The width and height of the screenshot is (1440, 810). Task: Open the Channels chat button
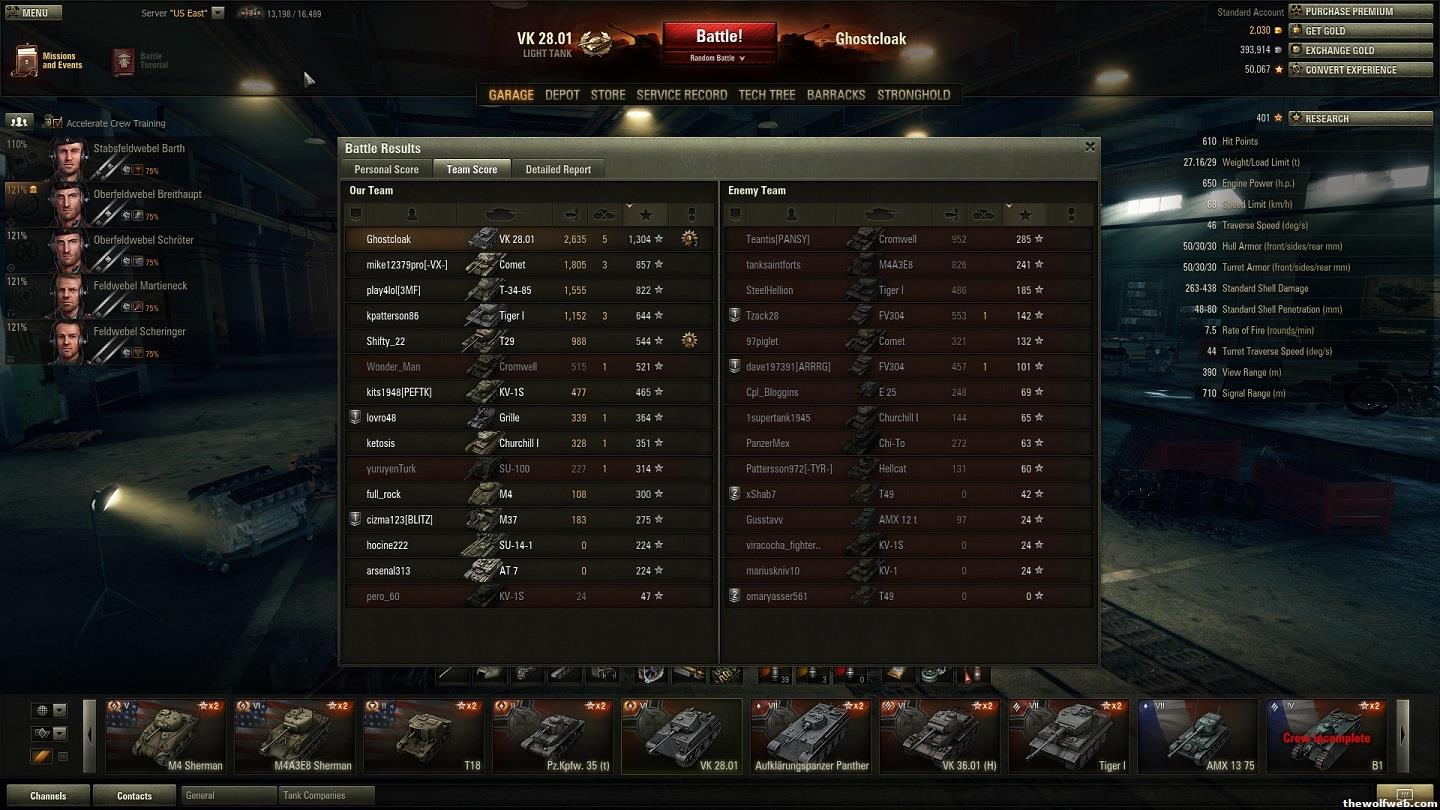coord(48,796)
